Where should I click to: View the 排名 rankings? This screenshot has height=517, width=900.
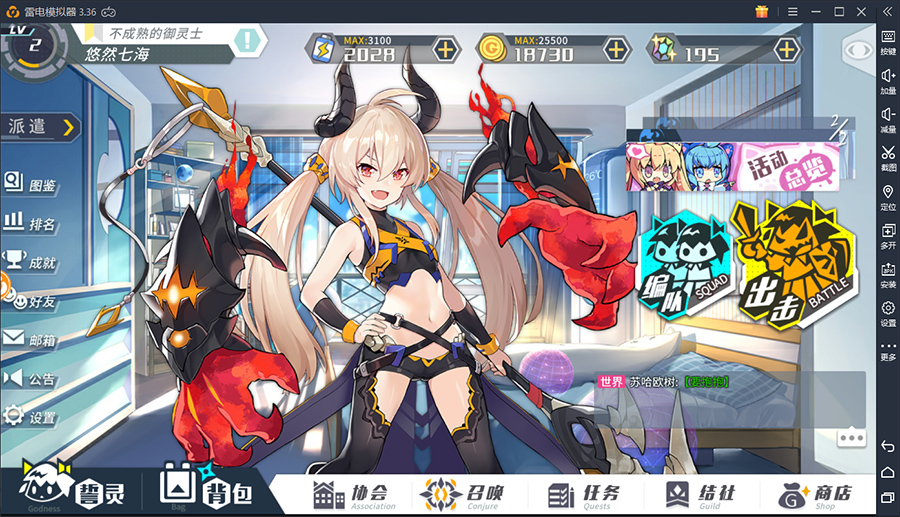(x=30, y=222)
